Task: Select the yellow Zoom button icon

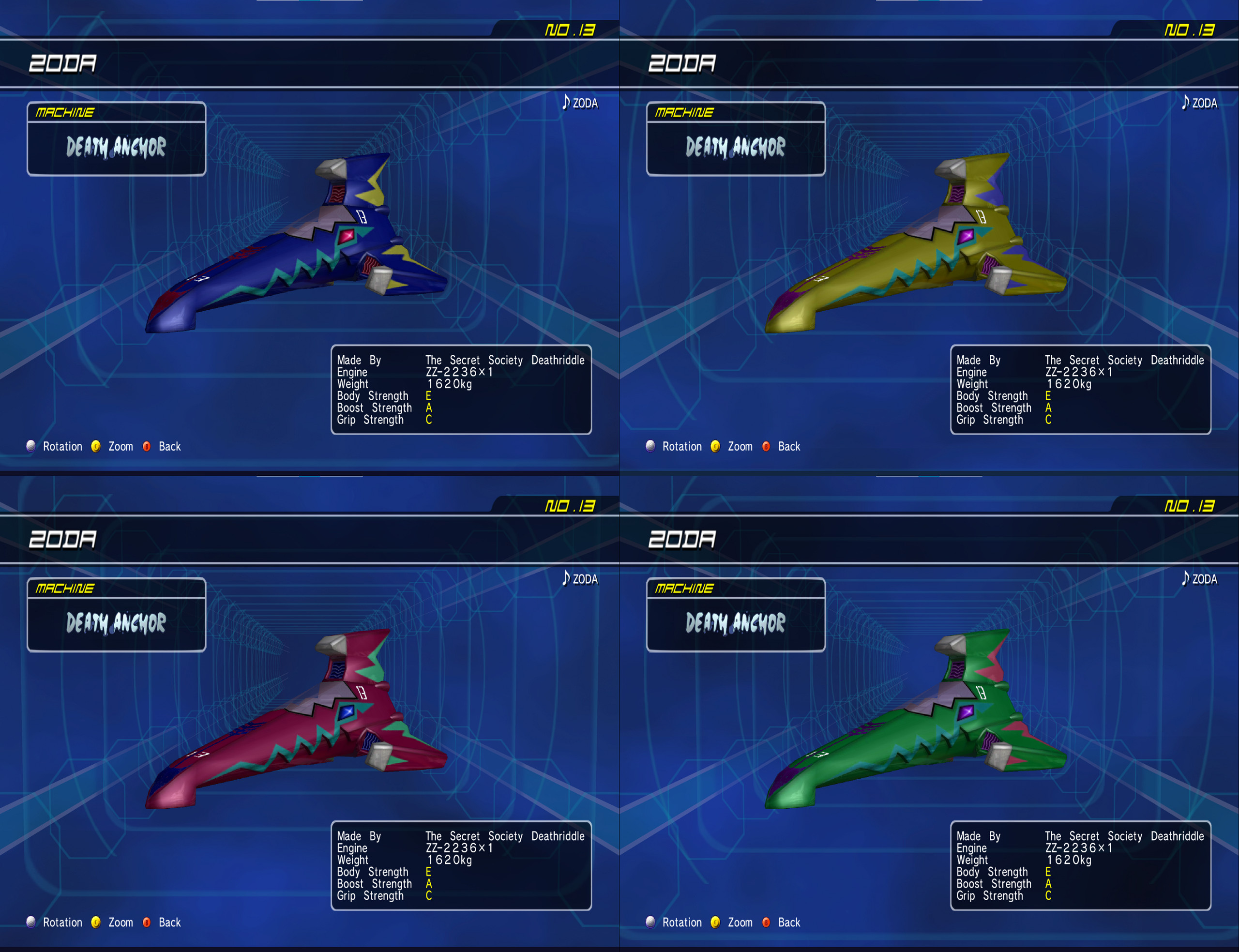Action: [96, 446]
